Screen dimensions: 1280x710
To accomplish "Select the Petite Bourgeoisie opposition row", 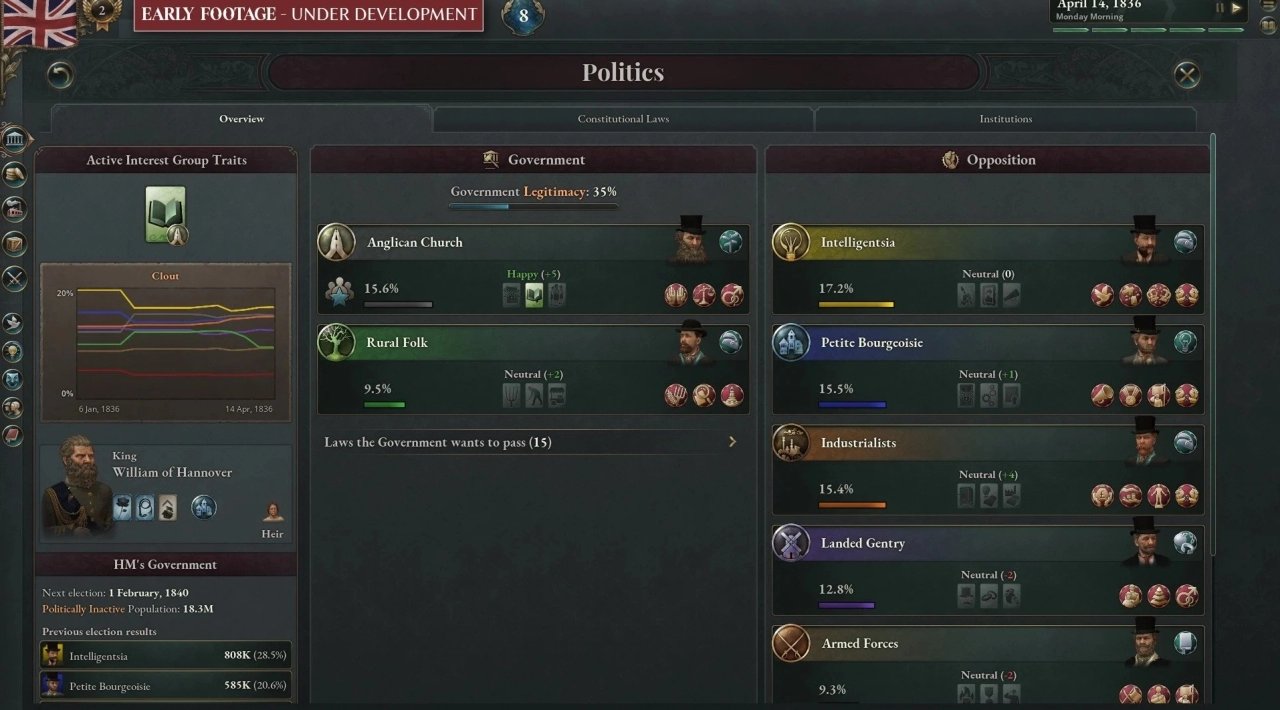I will pos(871,343).
